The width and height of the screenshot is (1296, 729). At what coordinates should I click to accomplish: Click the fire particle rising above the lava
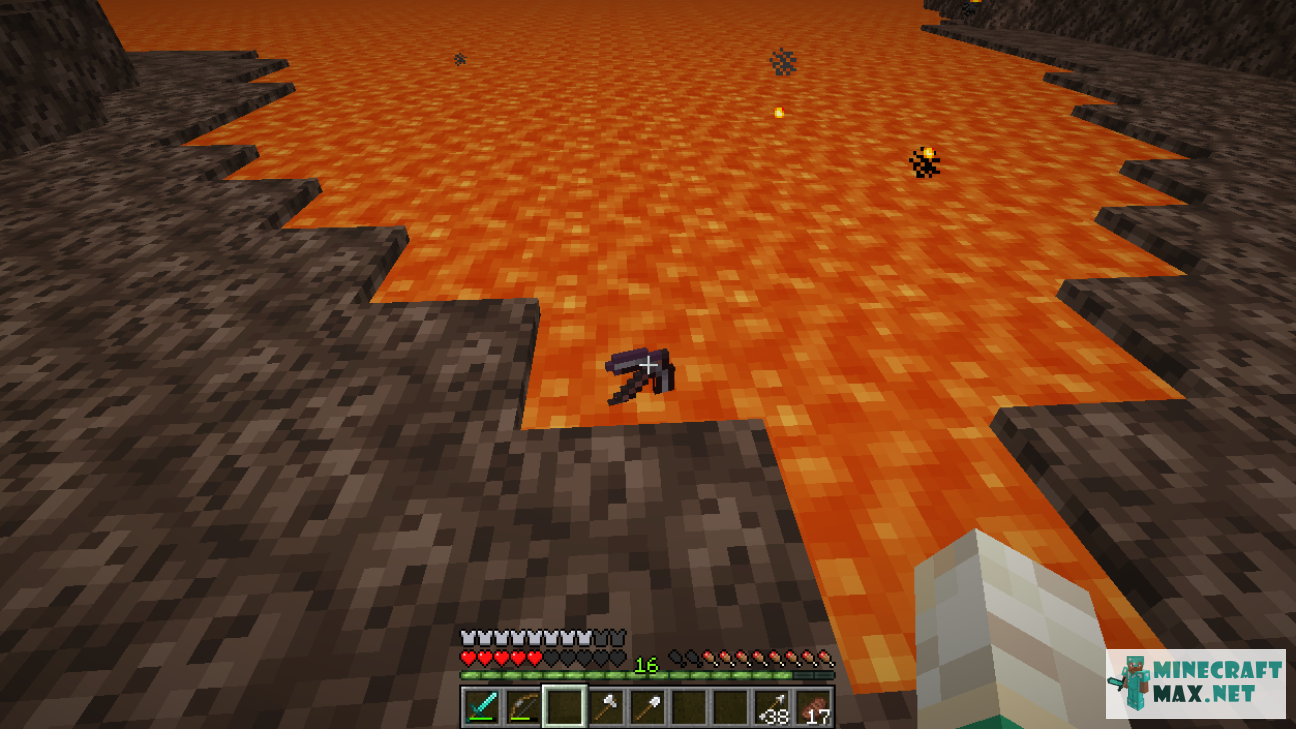(778, 113)
